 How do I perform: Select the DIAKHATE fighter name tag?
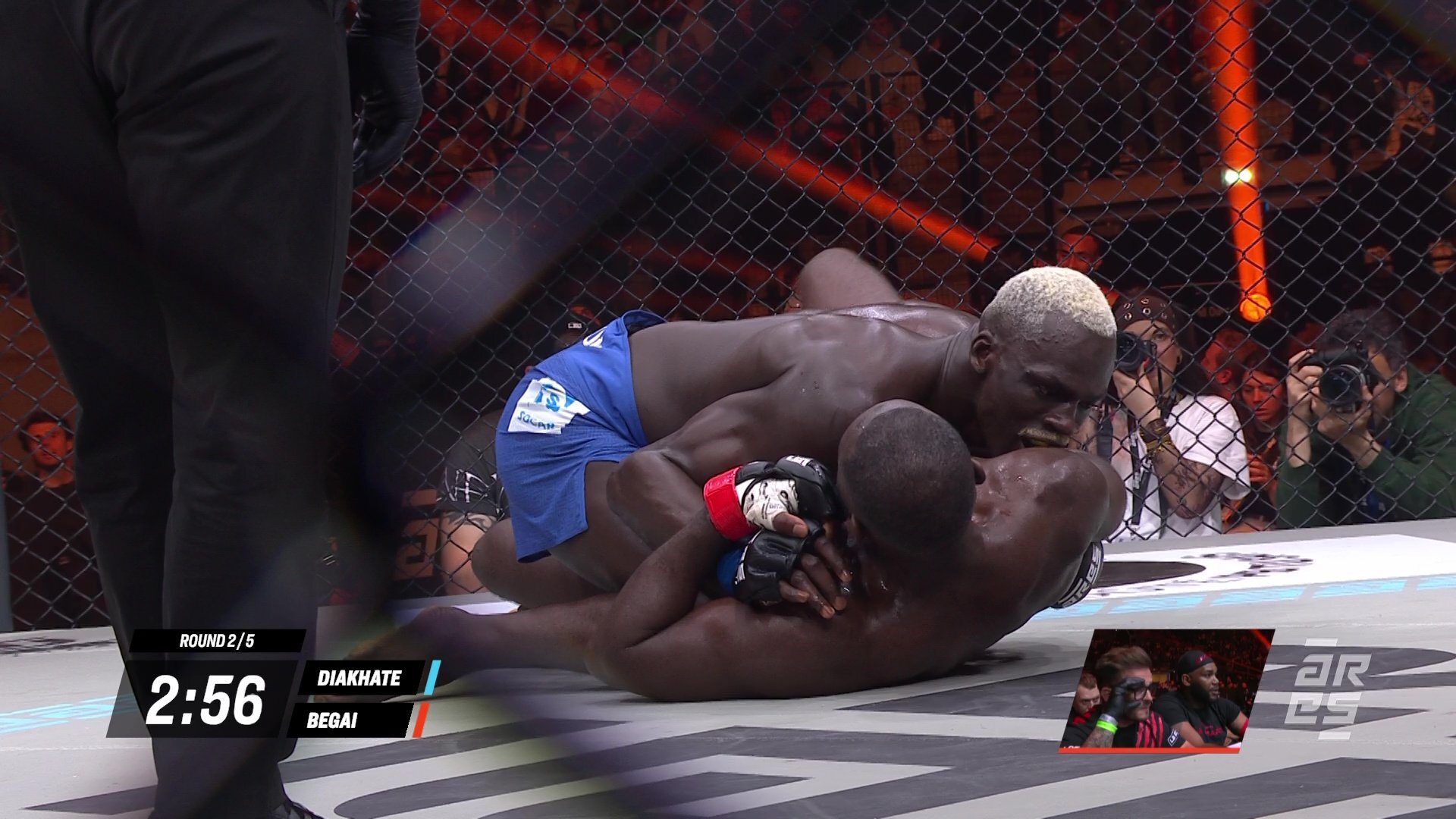pos(359,677)
